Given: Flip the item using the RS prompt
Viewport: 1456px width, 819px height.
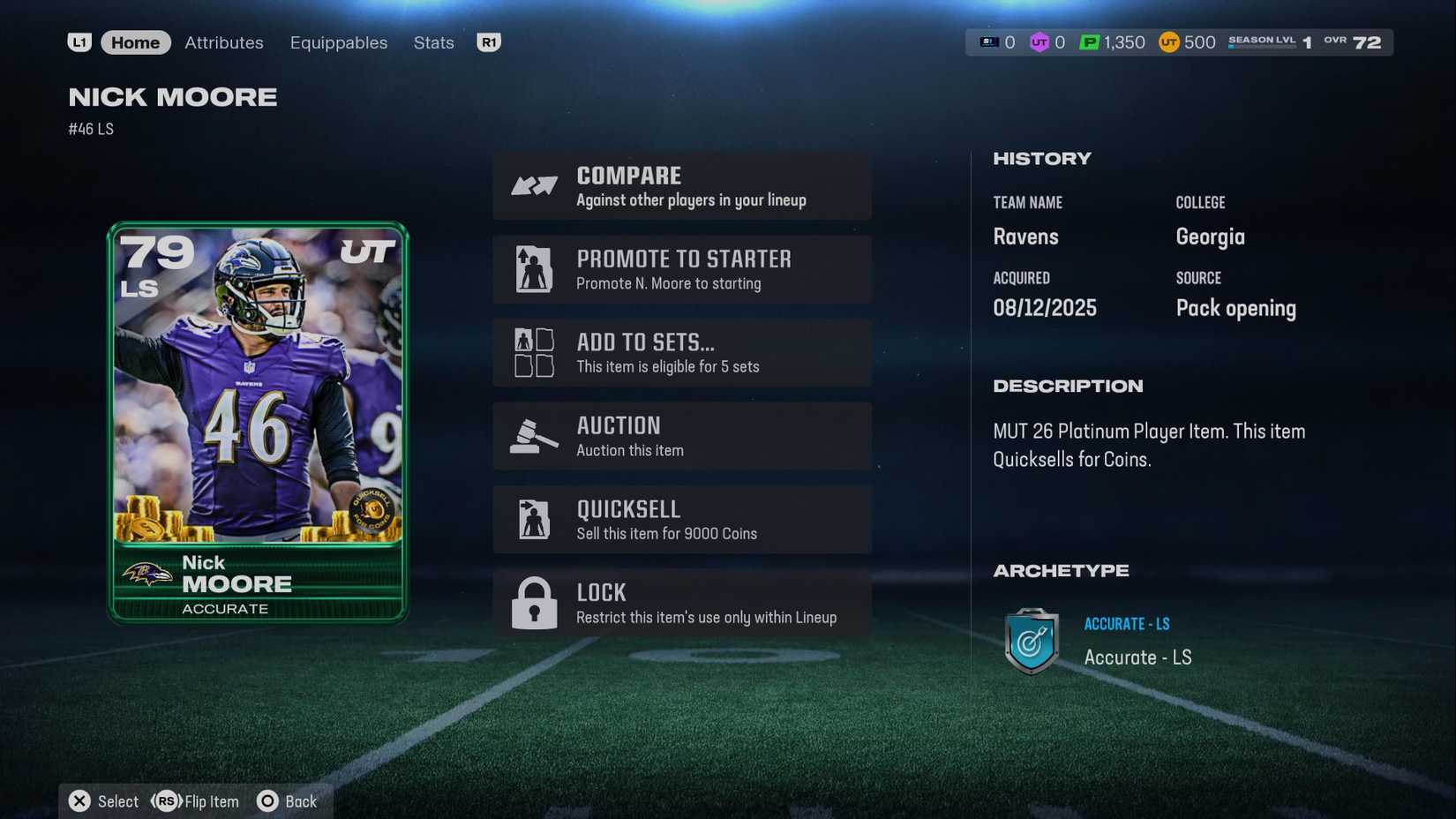Looking at the screenshot, I should tap(166, 801).
